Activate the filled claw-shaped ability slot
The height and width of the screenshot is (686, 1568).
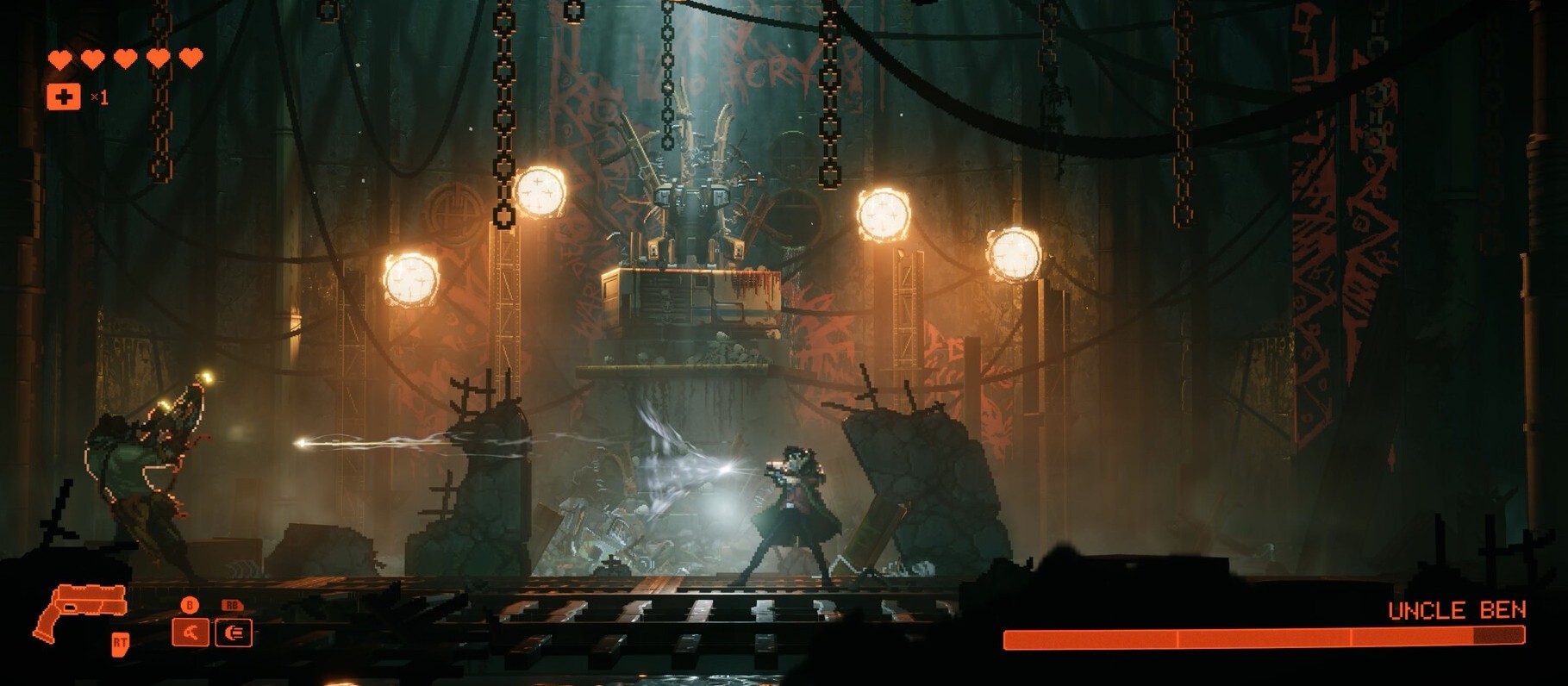point(191,633)
